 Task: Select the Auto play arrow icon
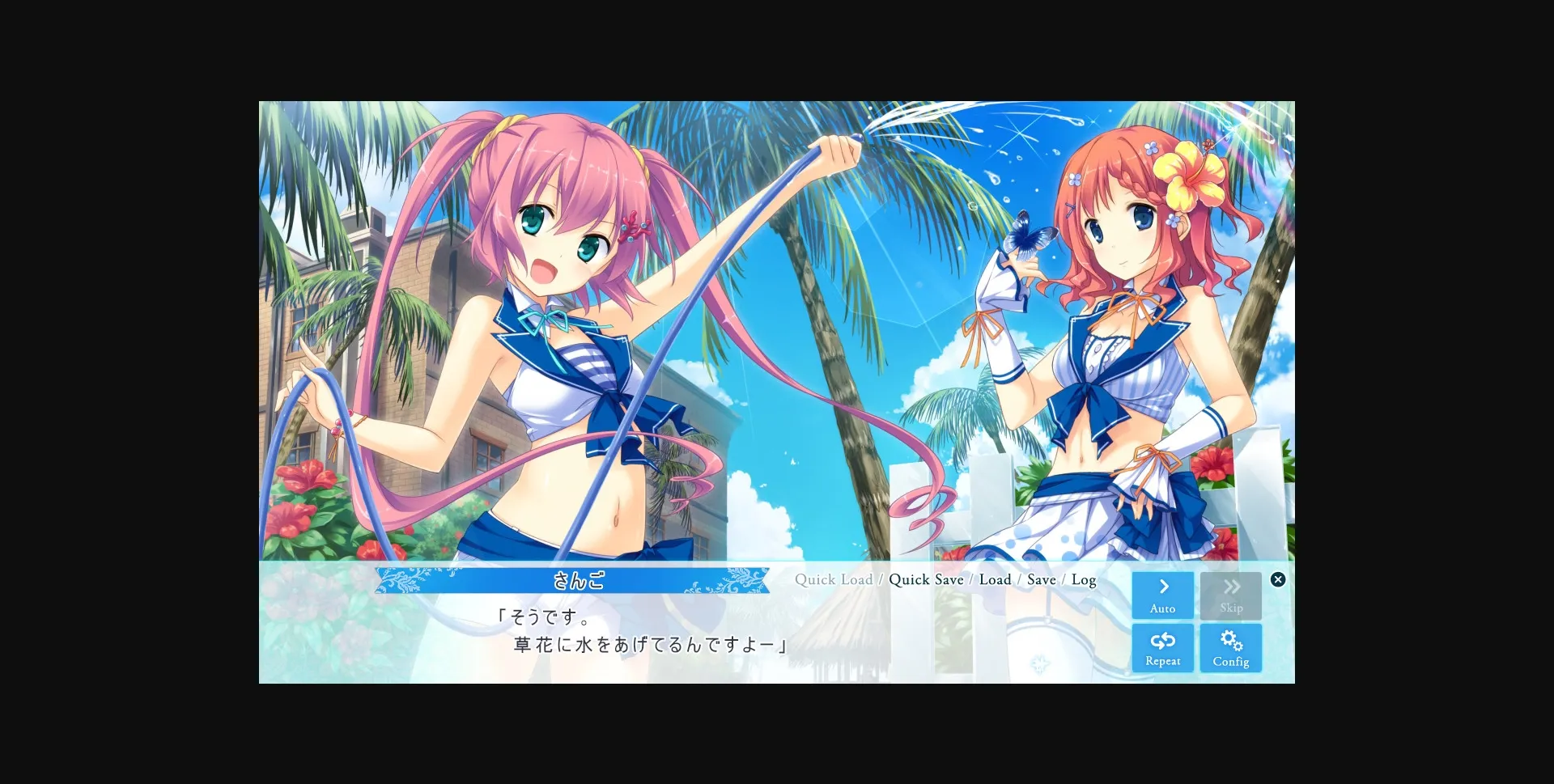[1163, 586]
